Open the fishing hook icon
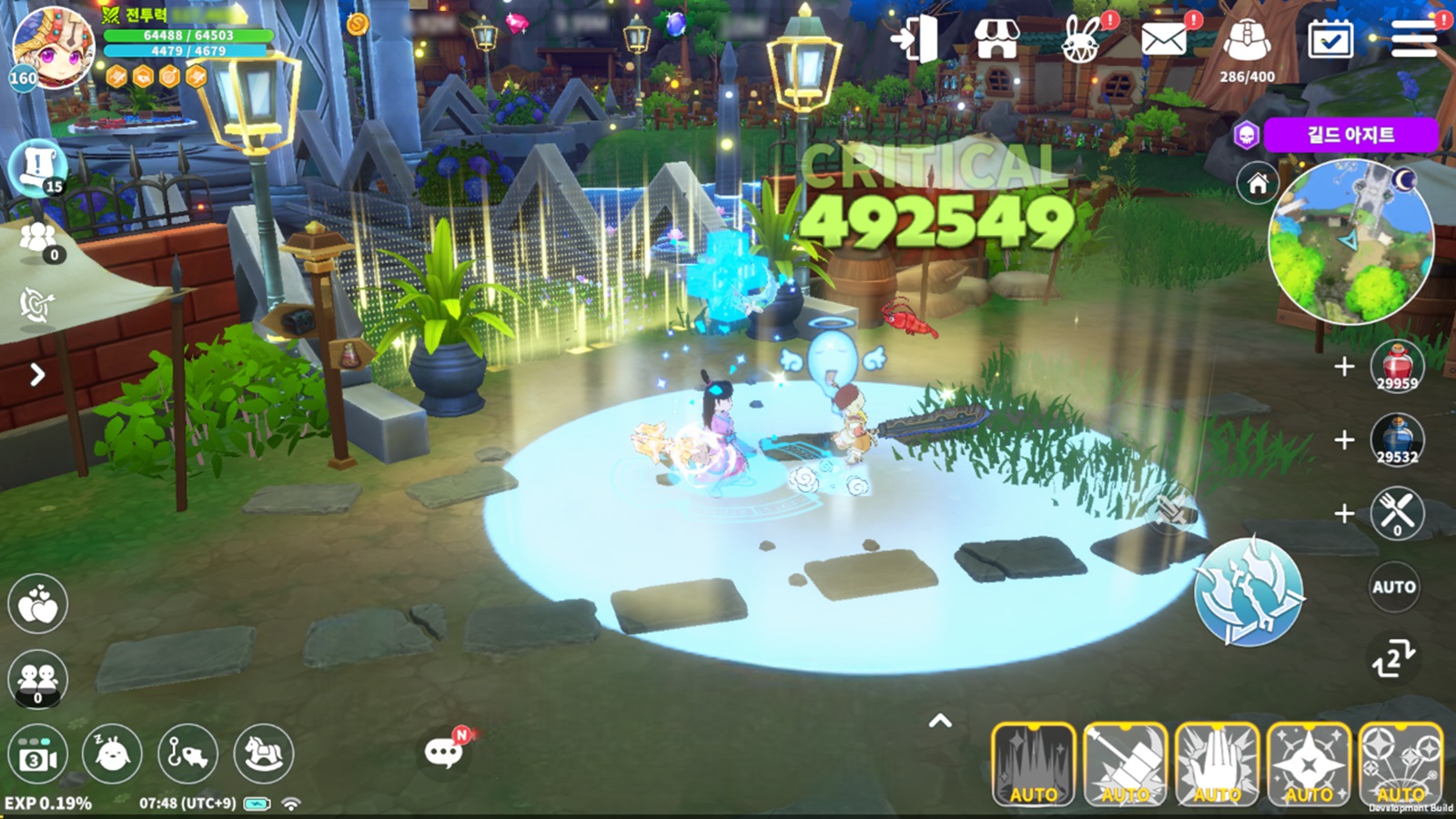 [187, 754]
